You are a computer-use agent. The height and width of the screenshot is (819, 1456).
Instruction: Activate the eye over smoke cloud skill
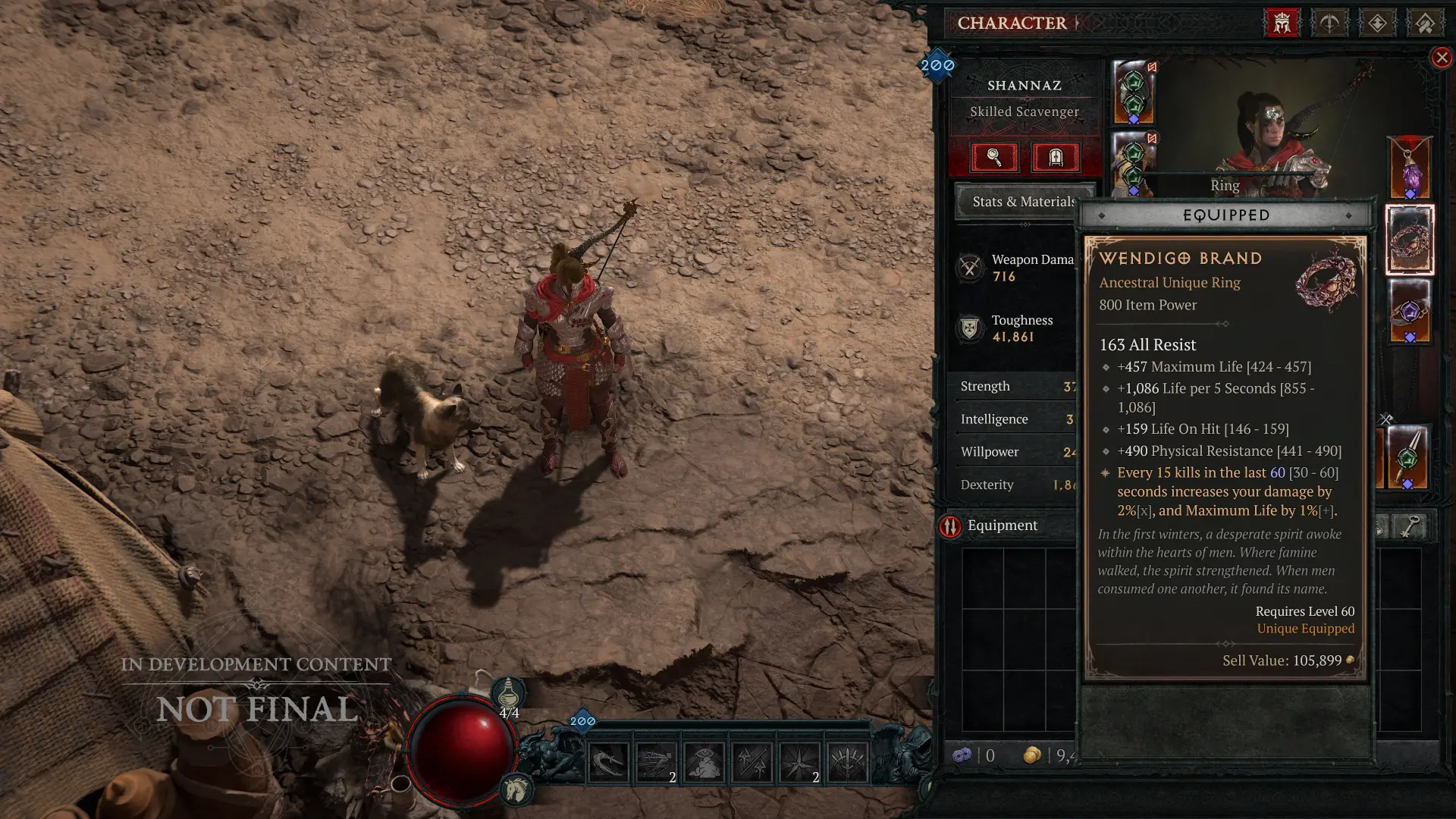[704, 761]
